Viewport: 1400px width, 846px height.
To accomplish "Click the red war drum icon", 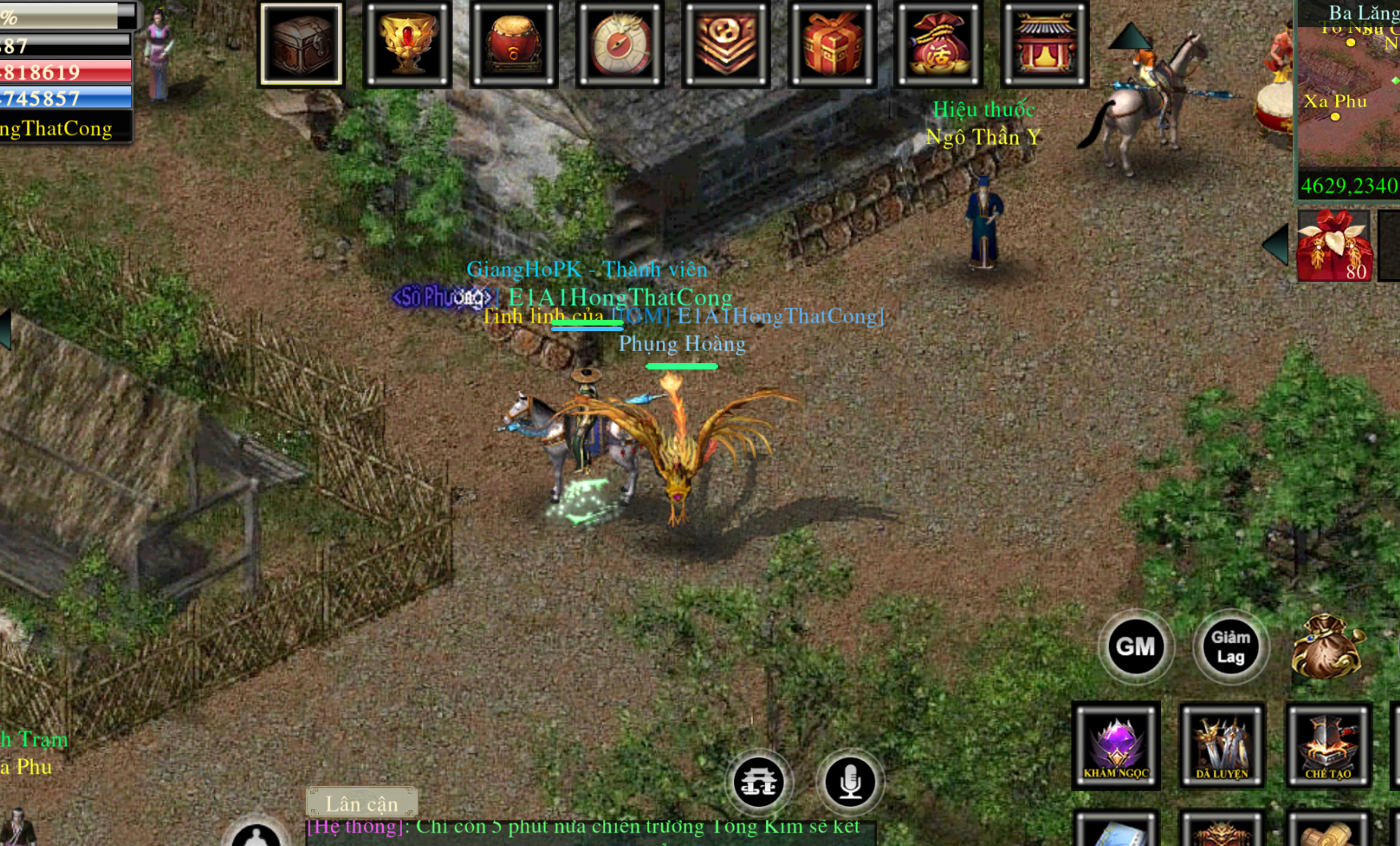I will (x=513, y=44).
